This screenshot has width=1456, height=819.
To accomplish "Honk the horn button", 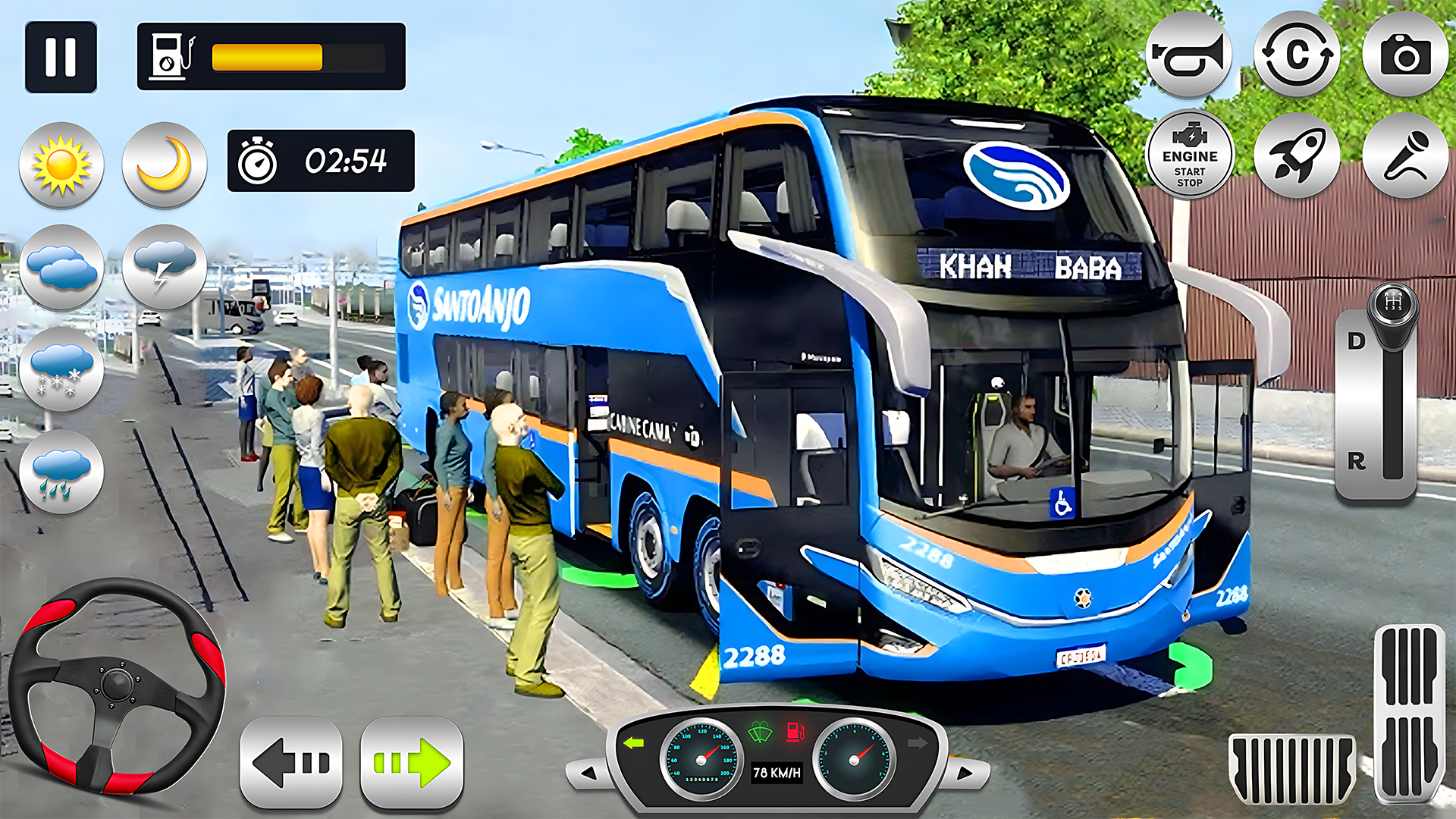I will [1188, 55].
